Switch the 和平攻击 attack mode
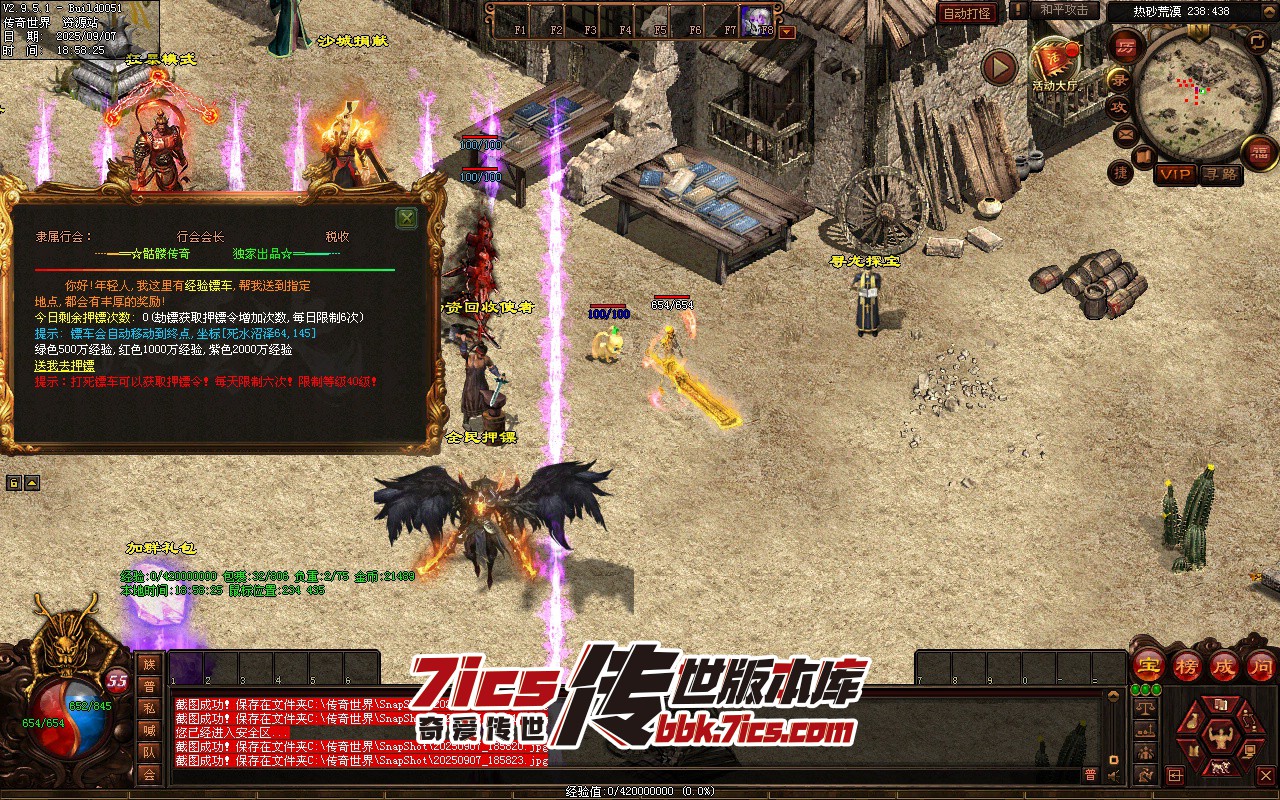Image resolution: width=1280 pixels, height=800 pixels. coord(1063,10)
